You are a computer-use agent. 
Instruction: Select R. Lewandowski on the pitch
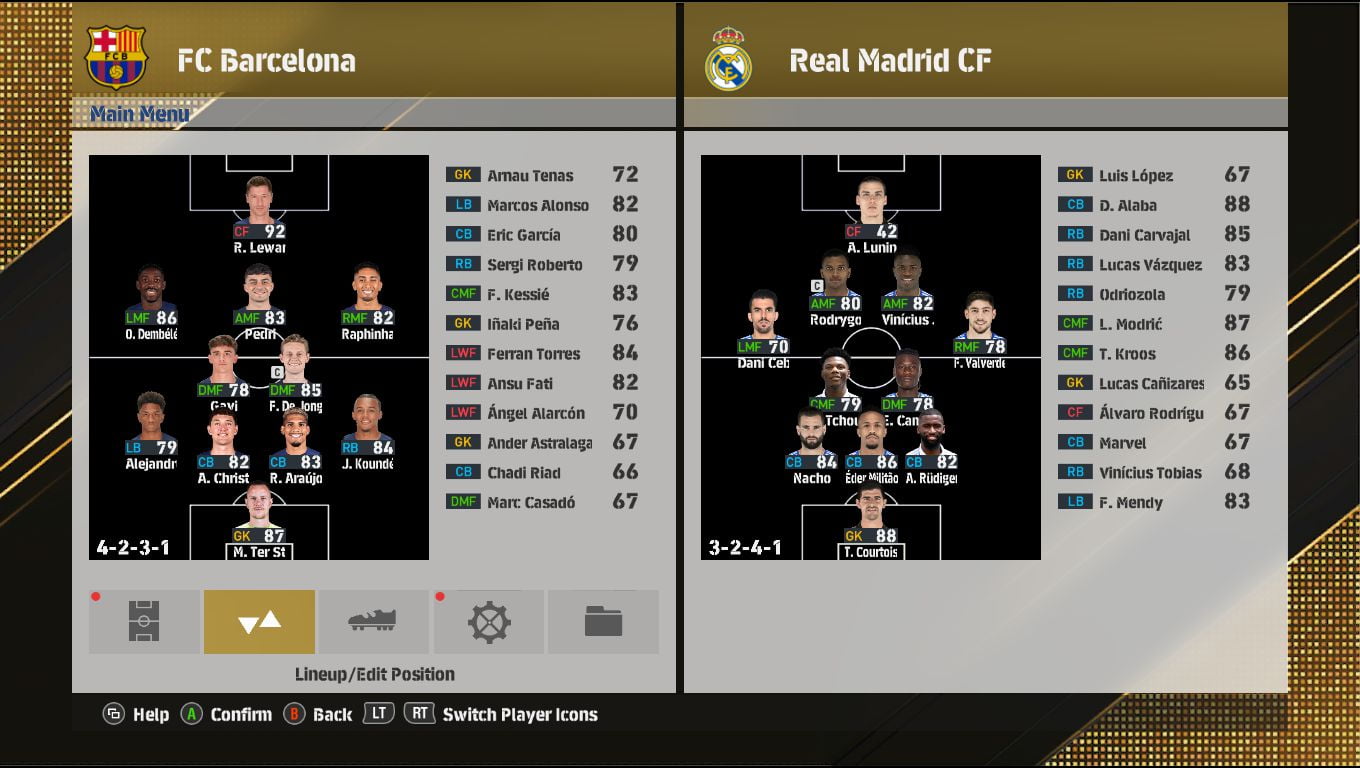click(259, 212)
